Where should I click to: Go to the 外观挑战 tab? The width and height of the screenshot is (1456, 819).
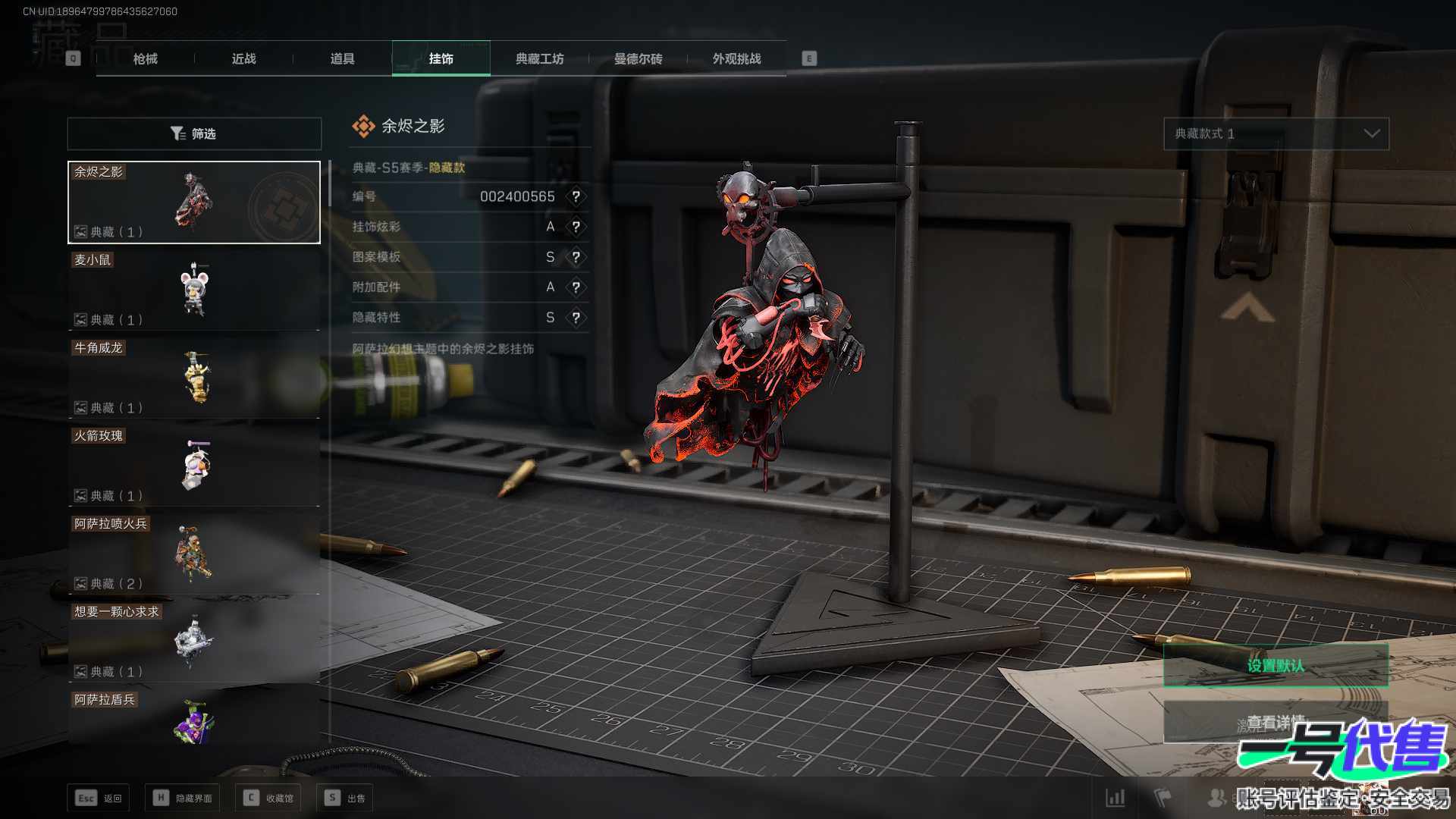(x=736, y=58)
